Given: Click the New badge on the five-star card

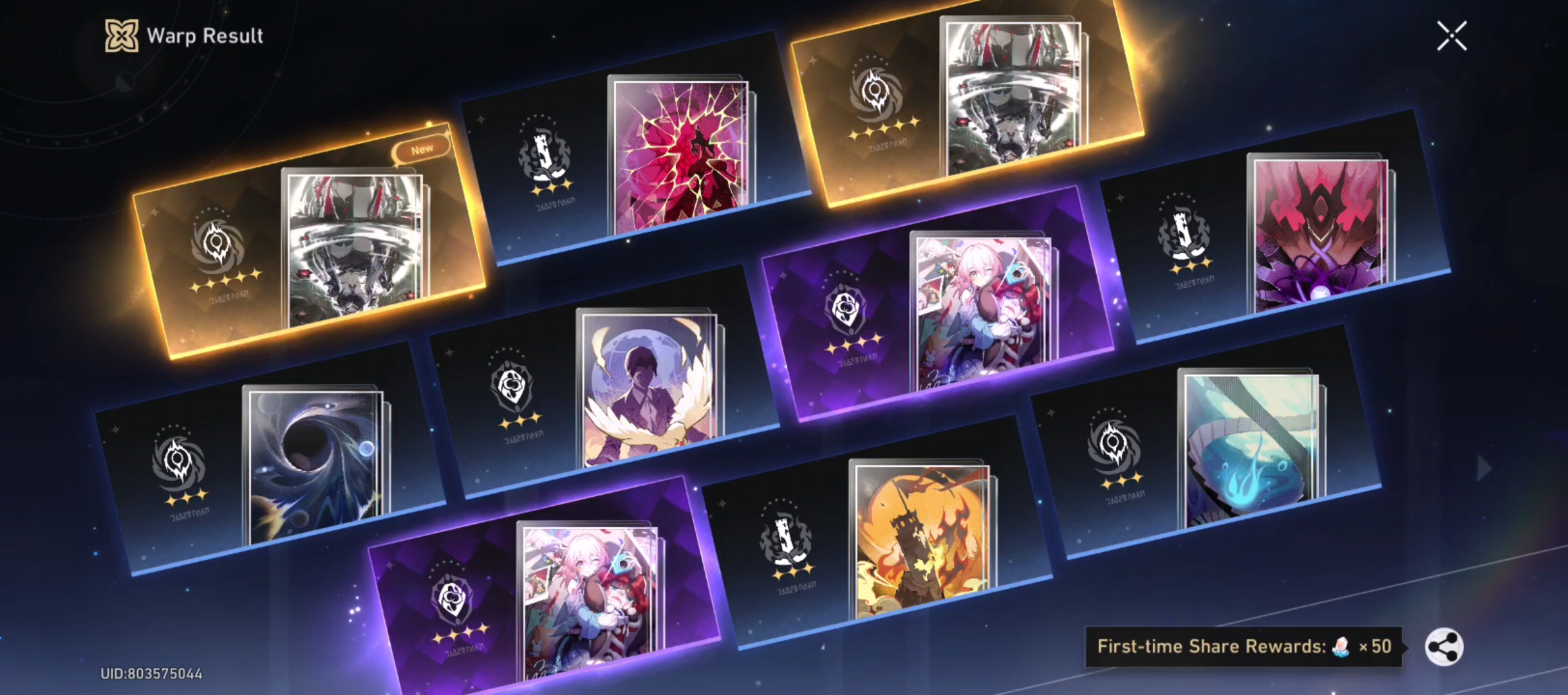Looking at the screenshot, I should (420, 148).
